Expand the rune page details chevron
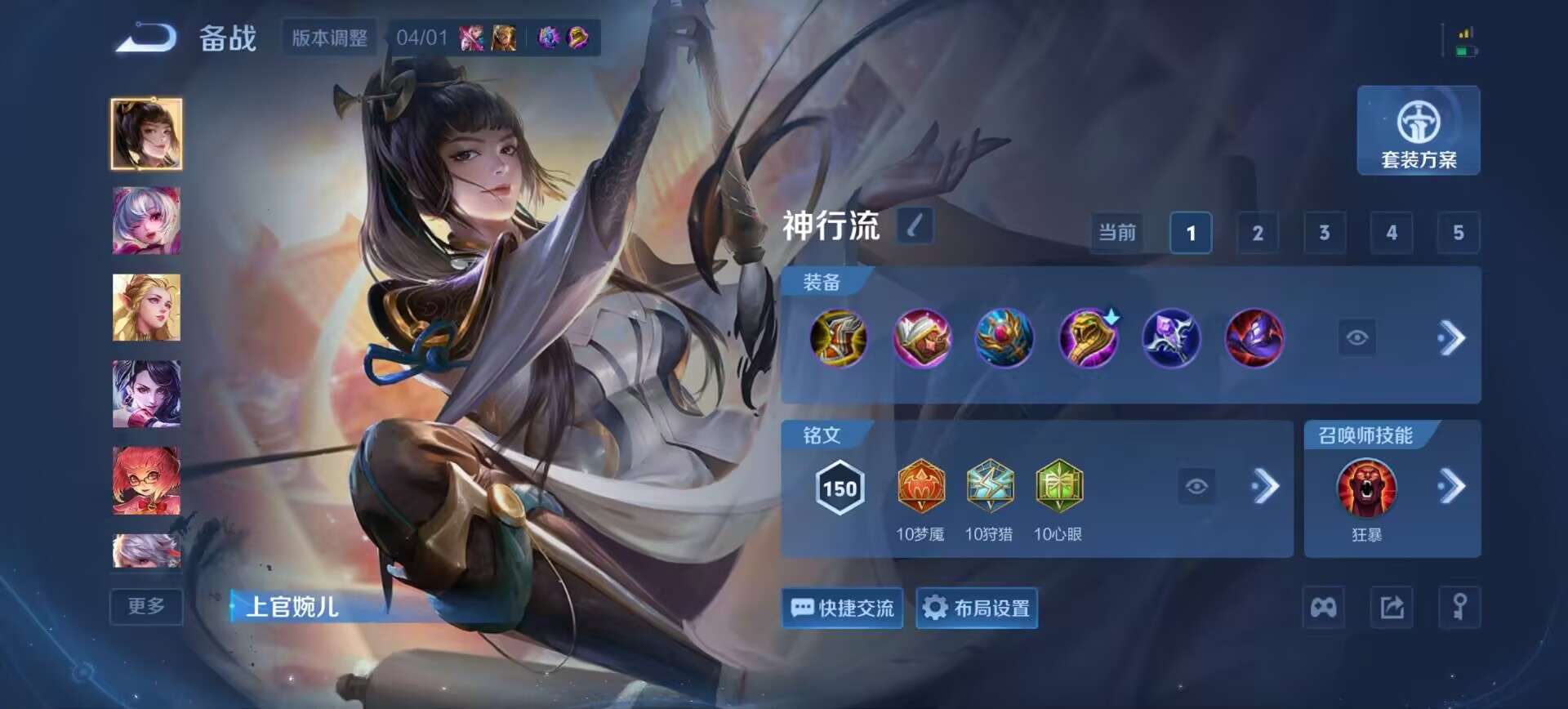1568x709 pixels. [1267, 486]
